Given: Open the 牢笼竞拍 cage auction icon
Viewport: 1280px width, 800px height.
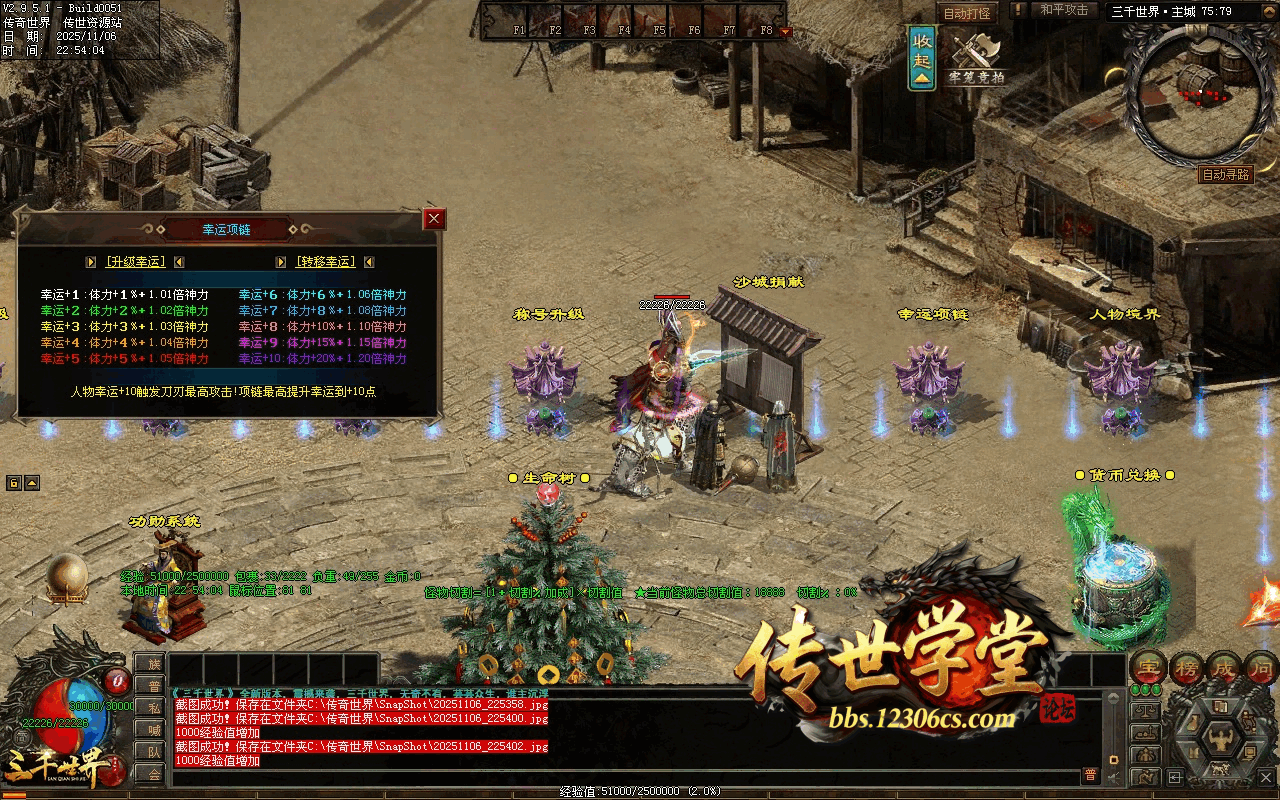Looking at the screenshot, I should [x=977, y=59].
